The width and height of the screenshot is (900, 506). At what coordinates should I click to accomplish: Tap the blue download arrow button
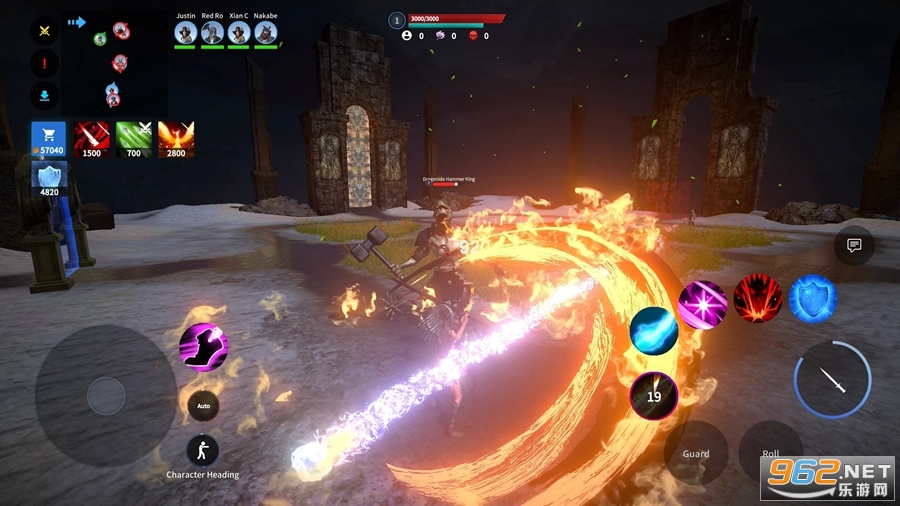coord(44,97)
